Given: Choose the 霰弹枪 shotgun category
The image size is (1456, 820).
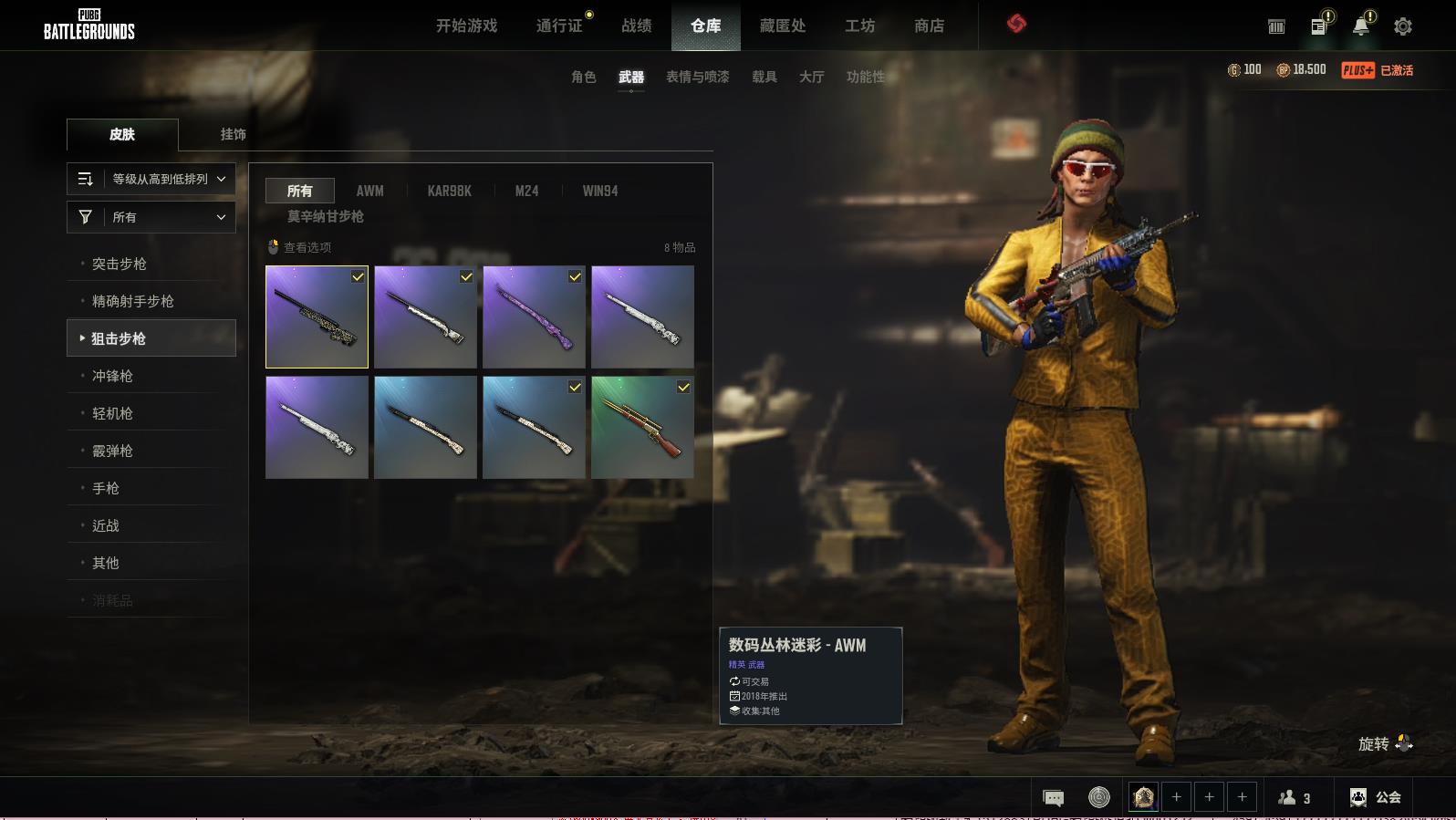Looking at the screenshot, I should [x=112, y=451].
